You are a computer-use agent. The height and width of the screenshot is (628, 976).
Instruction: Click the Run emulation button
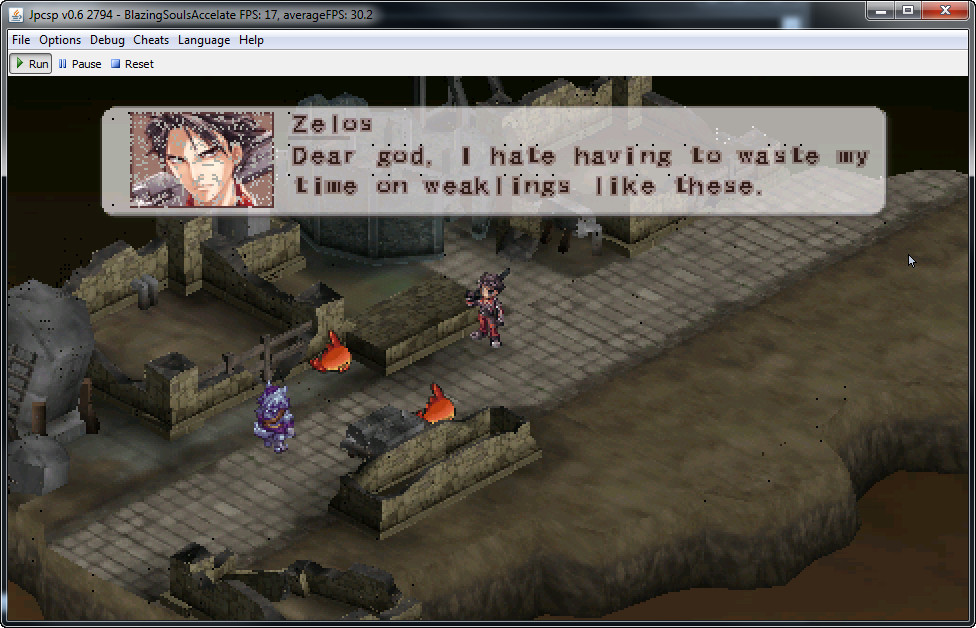click(x=31, y=64)
